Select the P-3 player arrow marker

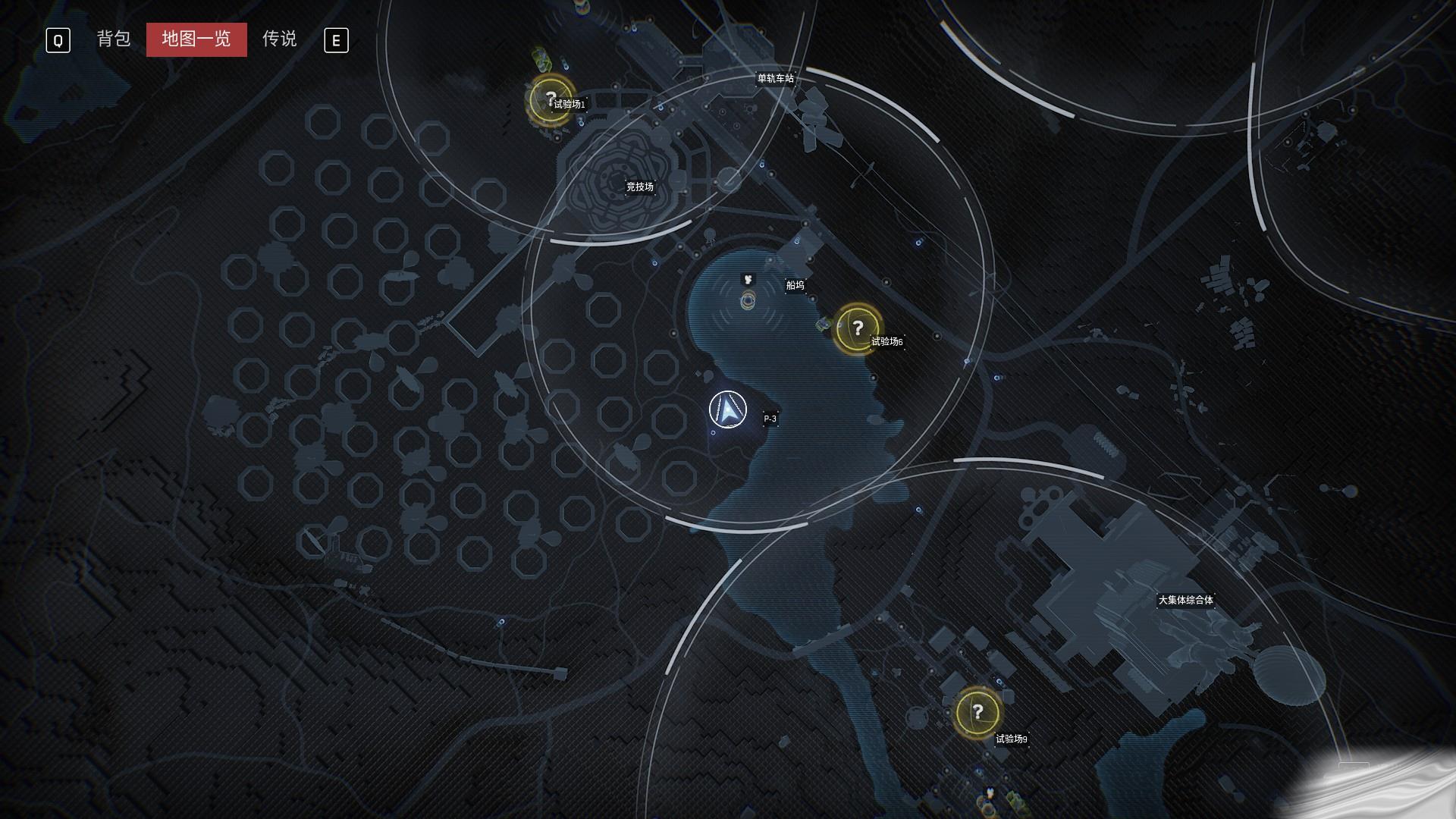[x=728, y=410]
